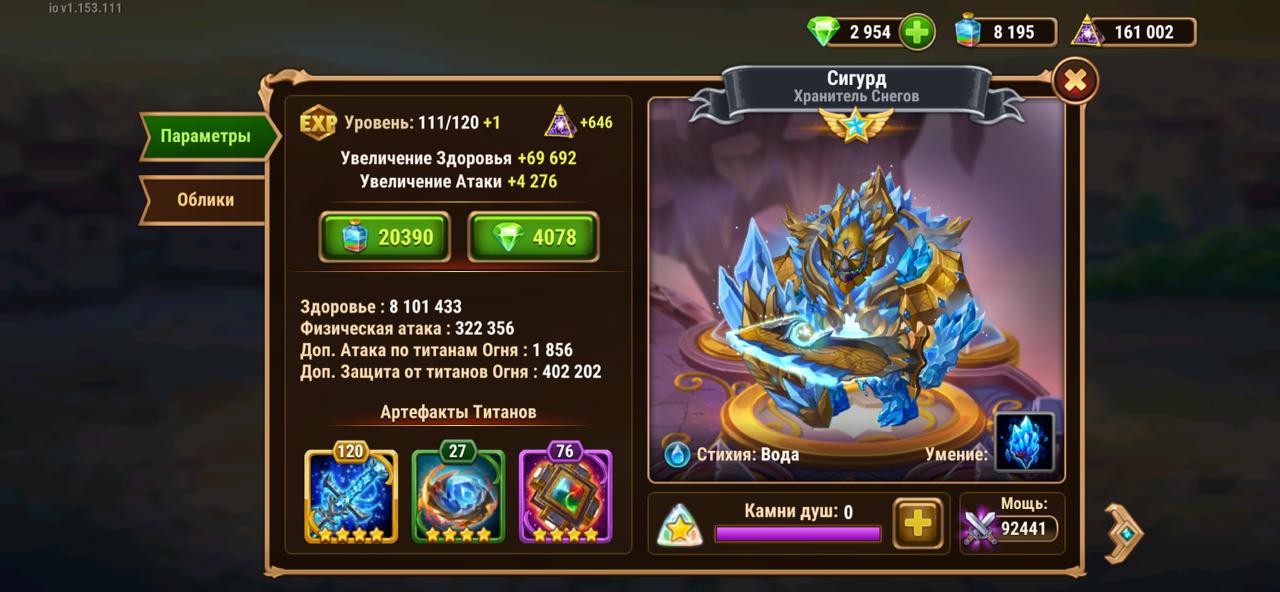Tap the titan potion counter at top
This screenshot has height=592, width=1280.
(x=1003, y=32)
